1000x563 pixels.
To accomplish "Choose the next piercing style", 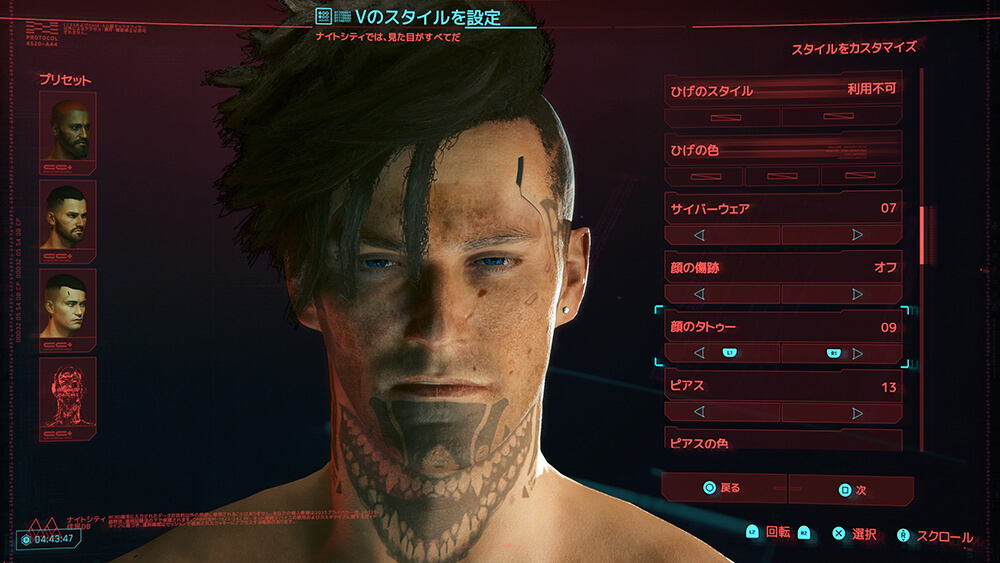I will [841, 412].
